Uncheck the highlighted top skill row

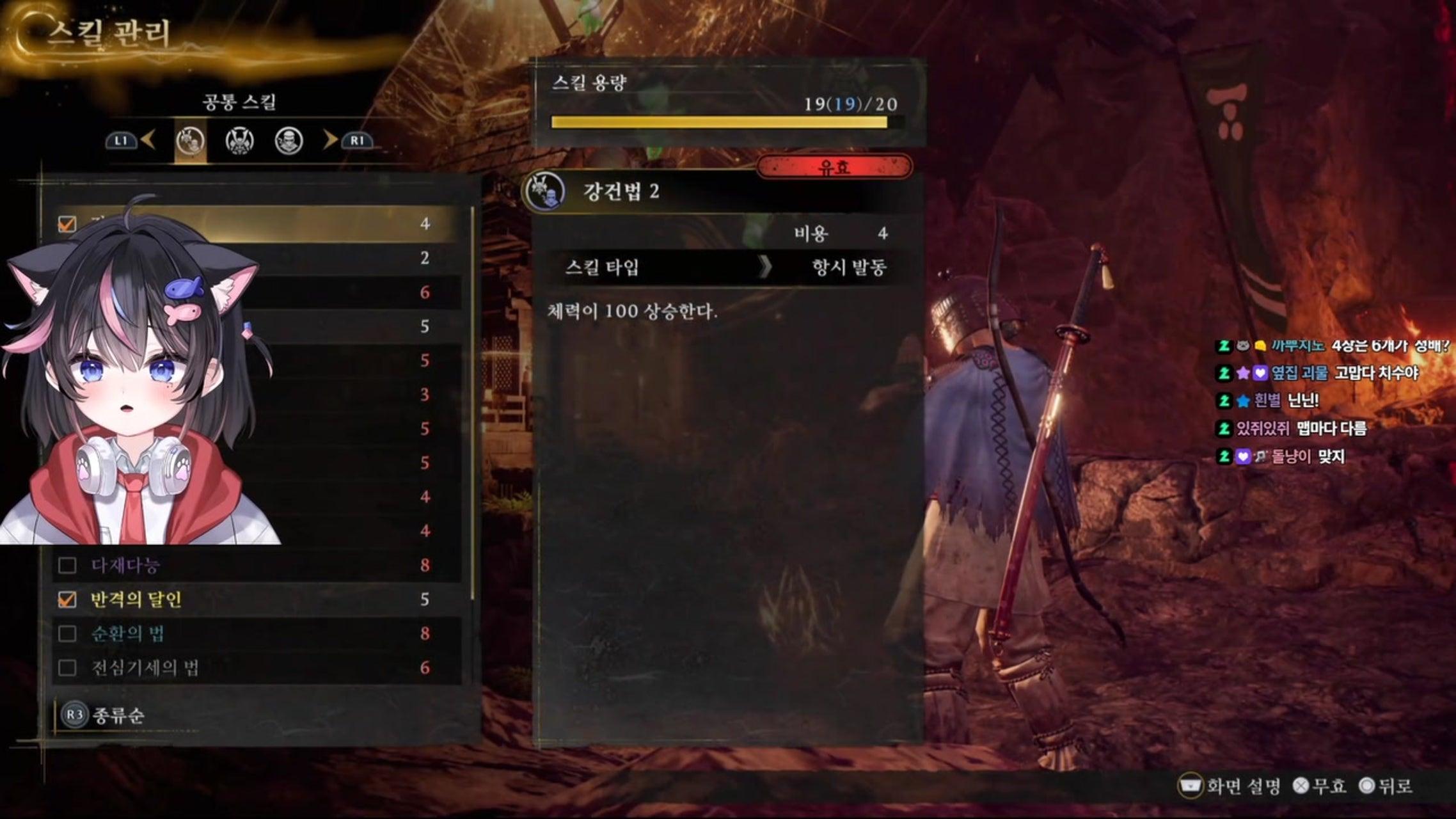pyautogui.click(x=67, y=224)
